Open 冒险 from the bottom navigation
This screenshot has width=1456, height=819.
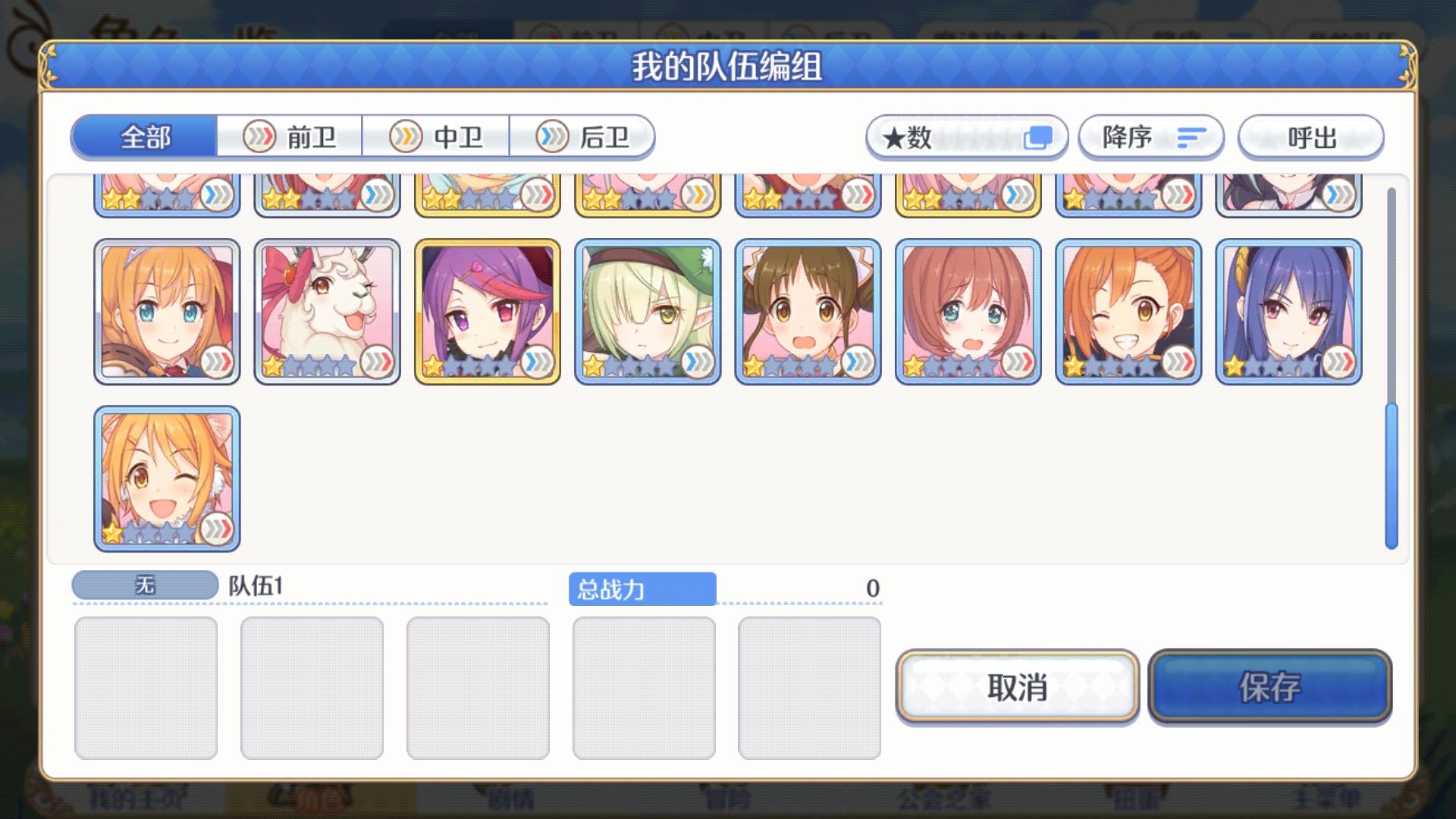click(728, 799)
